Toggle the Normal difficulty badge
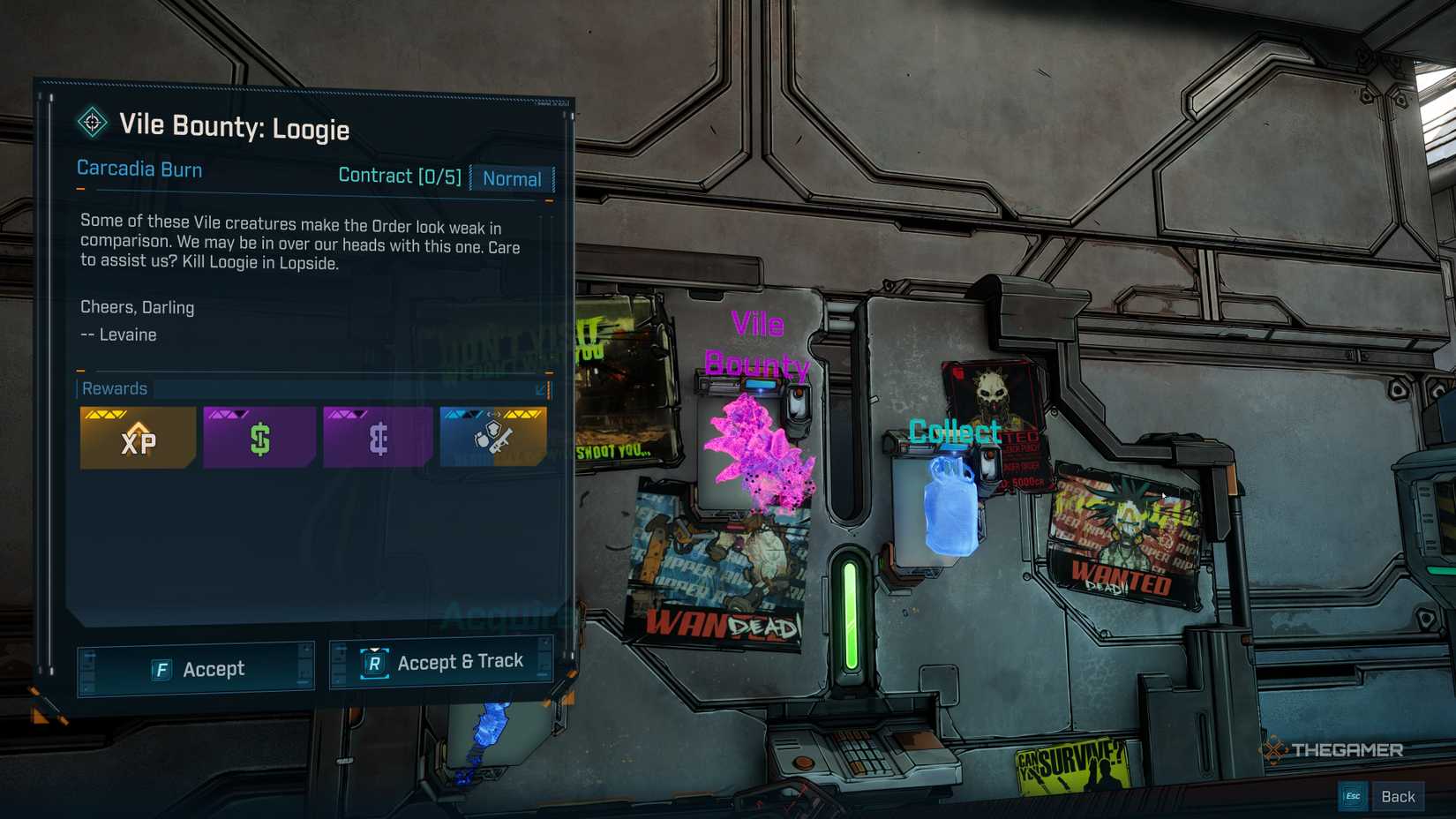This screenshot has width=1456, height=819. tap(512, 179)
